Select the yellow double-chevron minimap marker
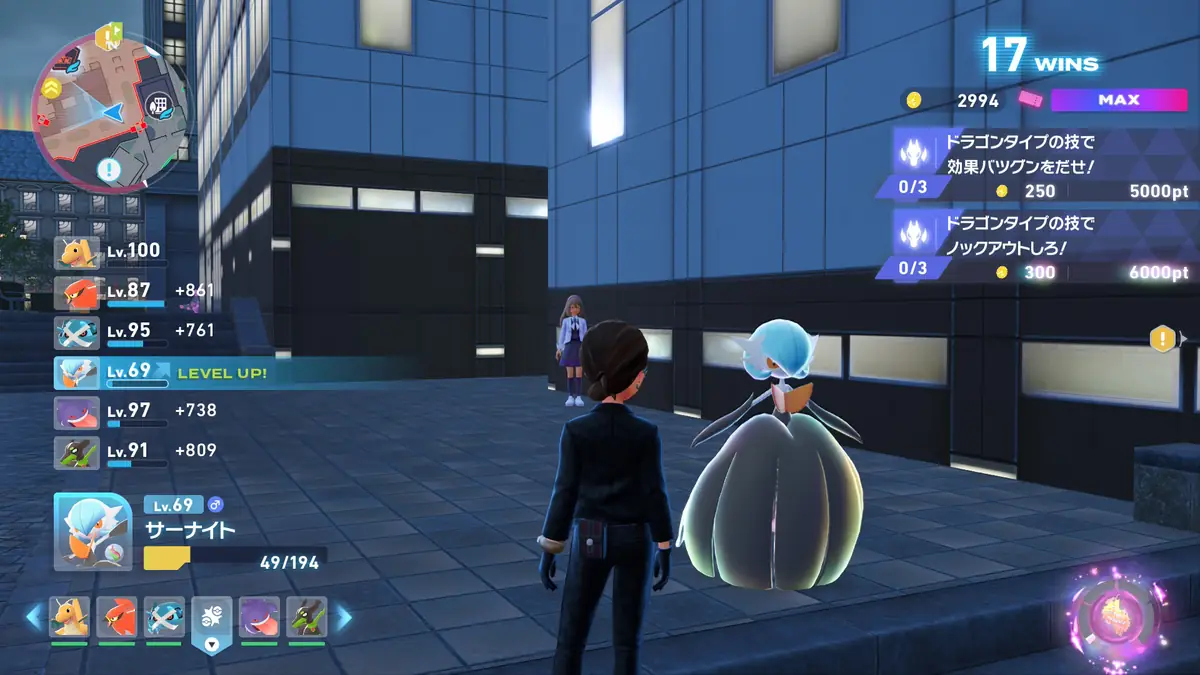The image size is (1200, 675). click(50, 89)
